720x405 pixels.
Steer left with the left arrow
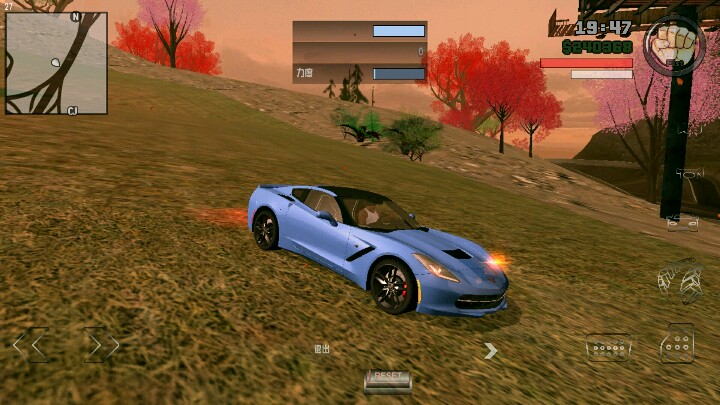(x=30, y=346)
